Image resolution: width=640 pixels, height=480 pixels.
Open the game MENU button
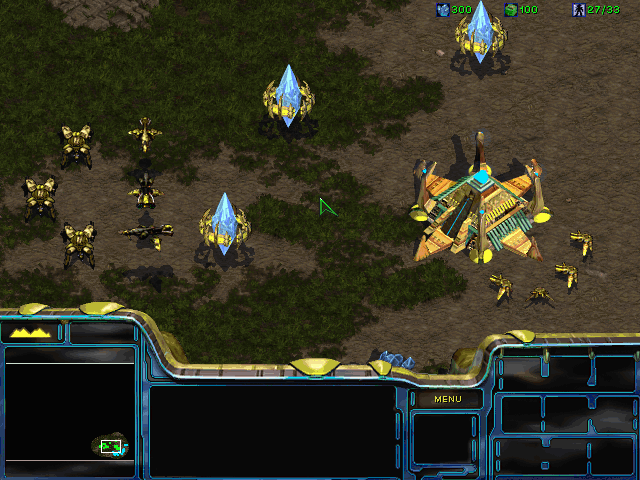click(x=447, y=399)
